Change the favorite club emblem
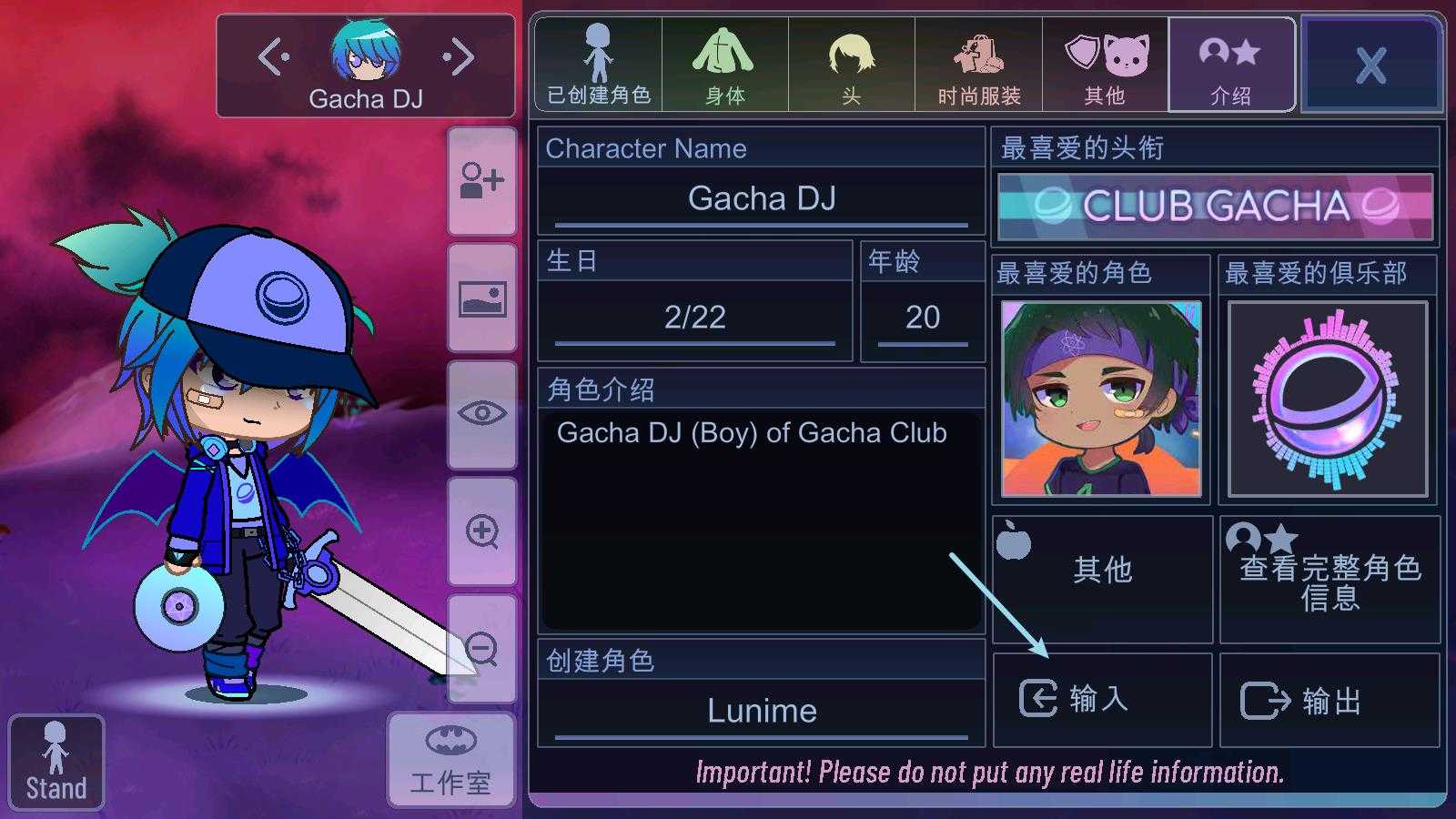The image size is (1456, 819). coord(1329,399)
